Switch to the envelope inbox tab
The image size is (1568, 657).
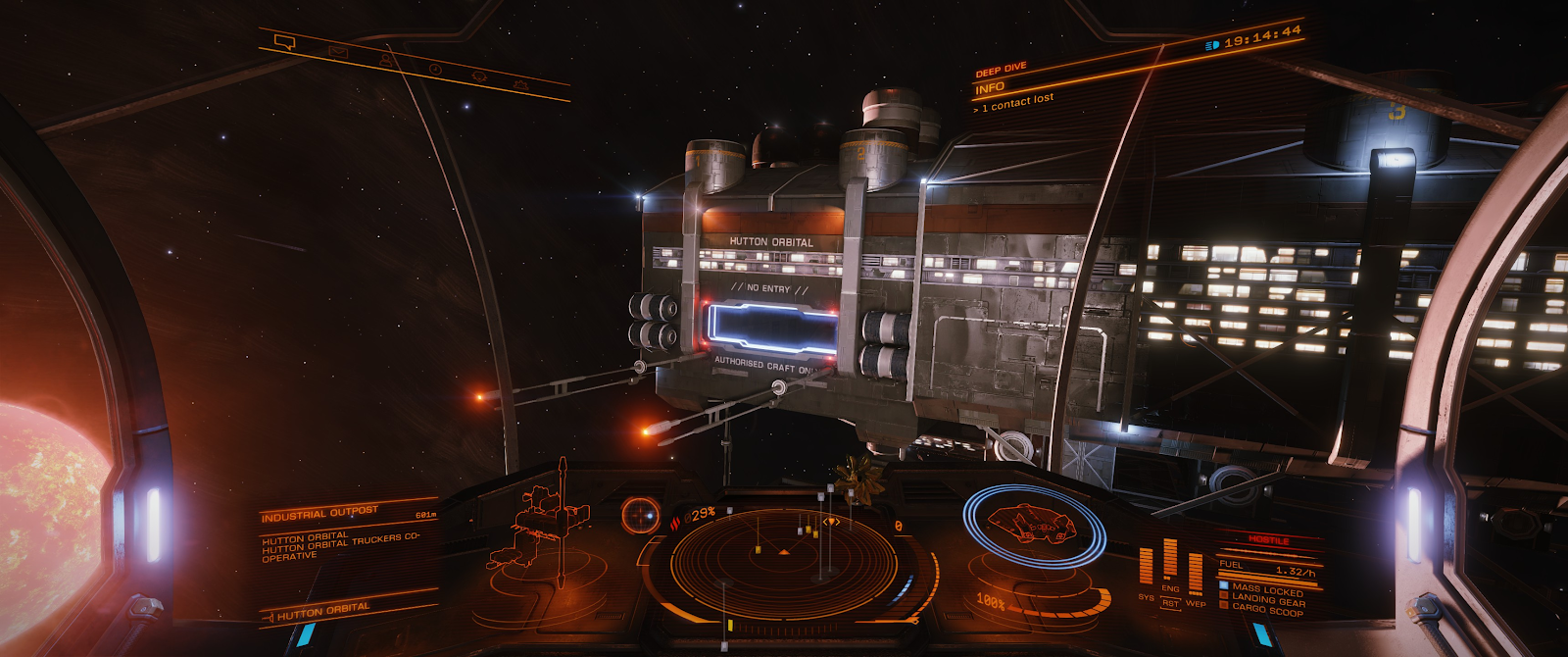(338, 52)
